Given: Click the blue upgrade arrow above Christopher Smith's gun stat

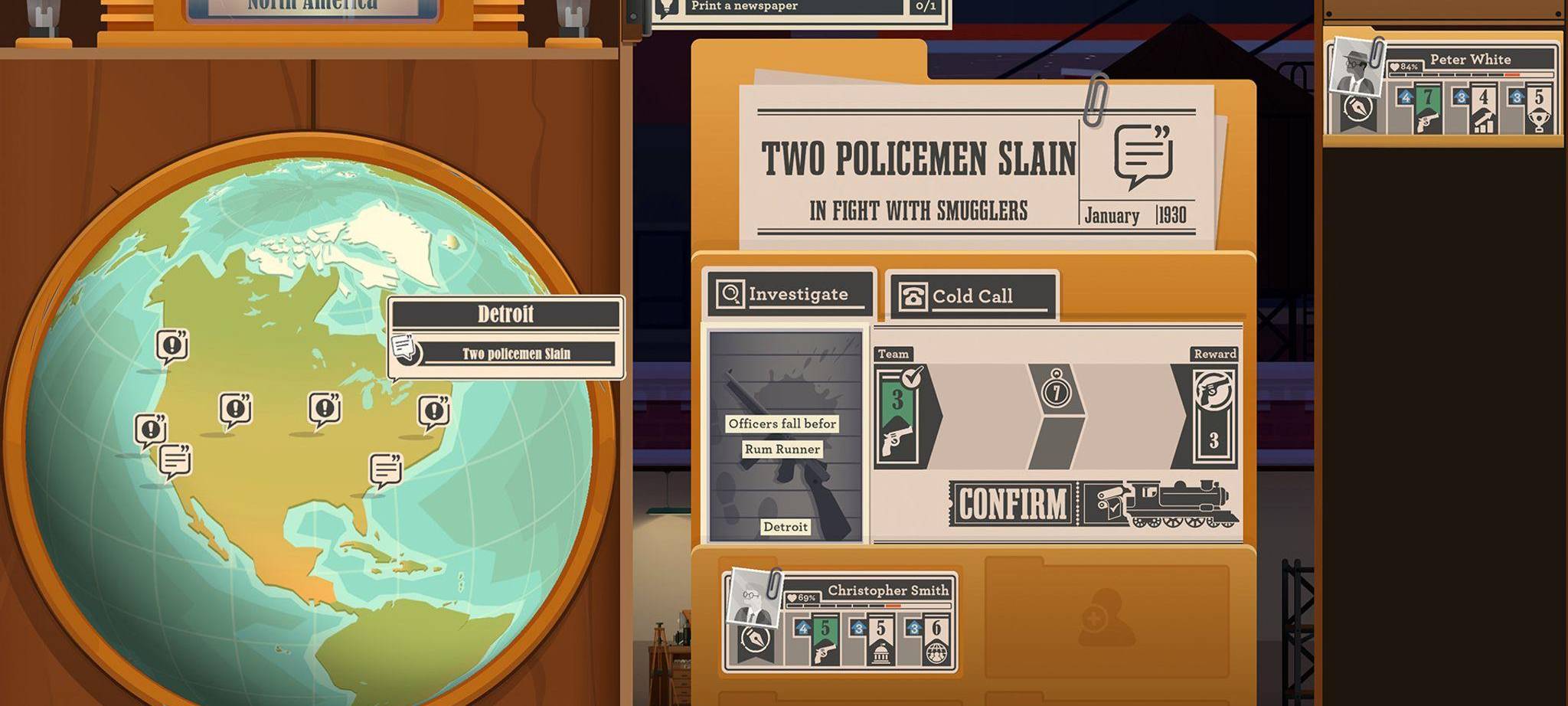Looking at the screenshot, I should click(803, 629).
